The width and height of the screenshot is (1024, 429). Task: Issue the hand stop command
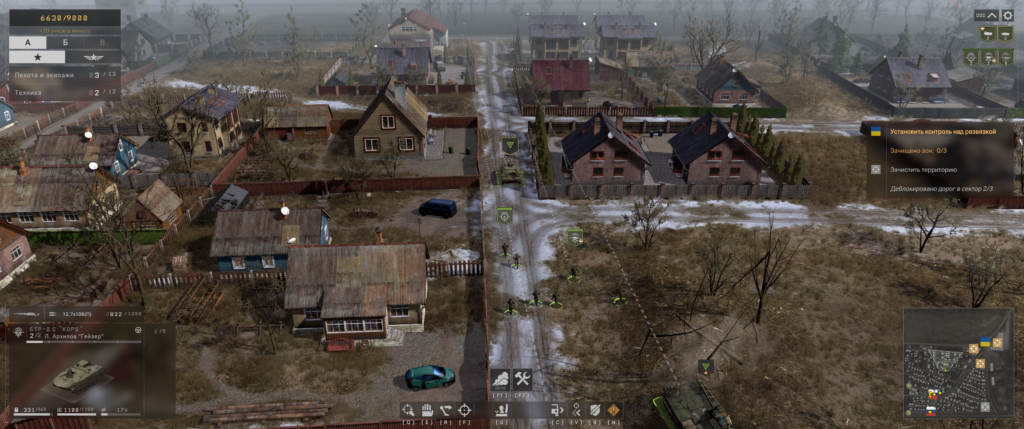pyautogui.click(x=426, y=409)
